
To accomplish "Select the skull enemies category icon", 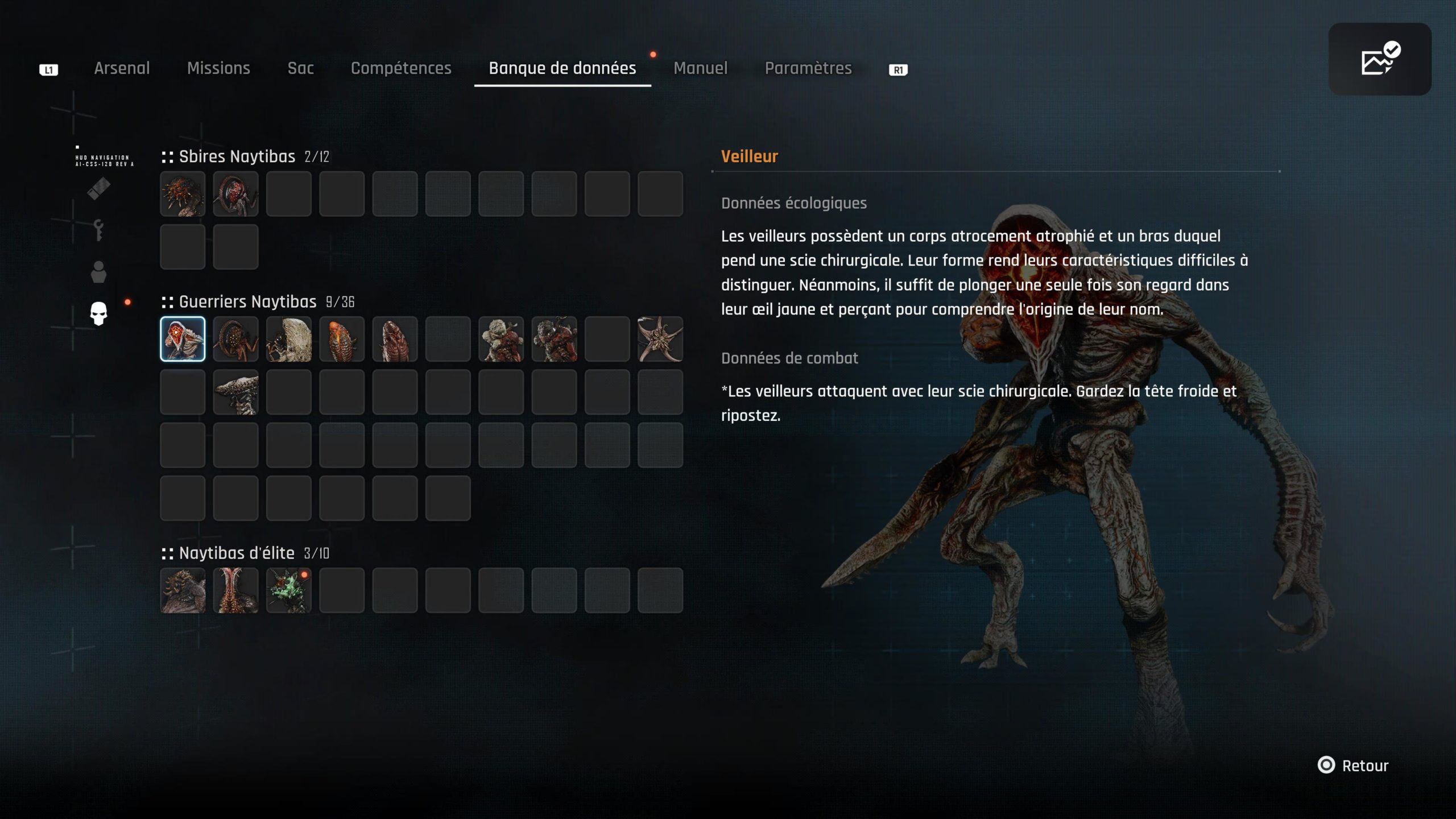I will [98, 313].
